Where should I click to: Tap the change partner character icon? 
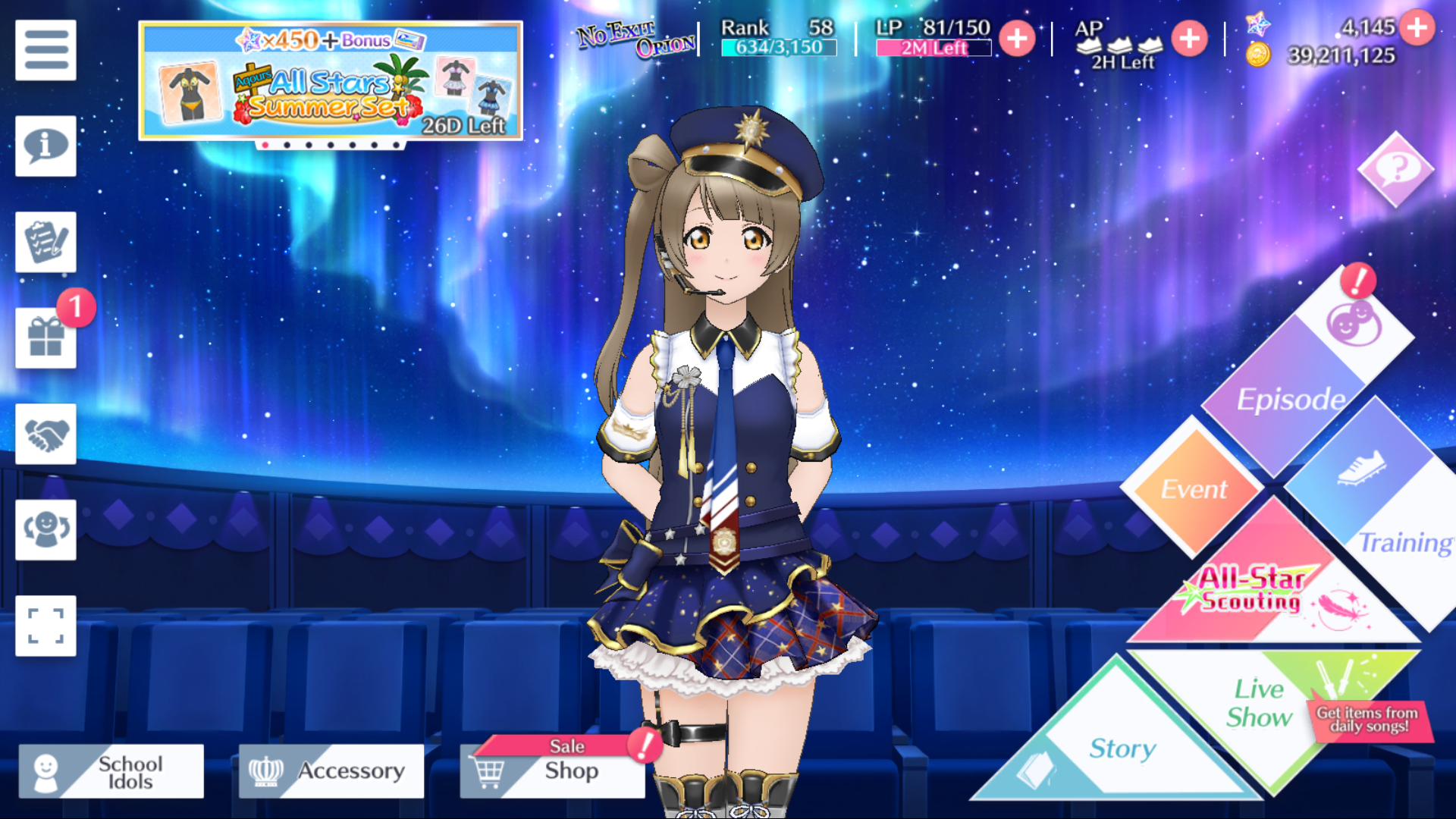click(x=45, y=530)
